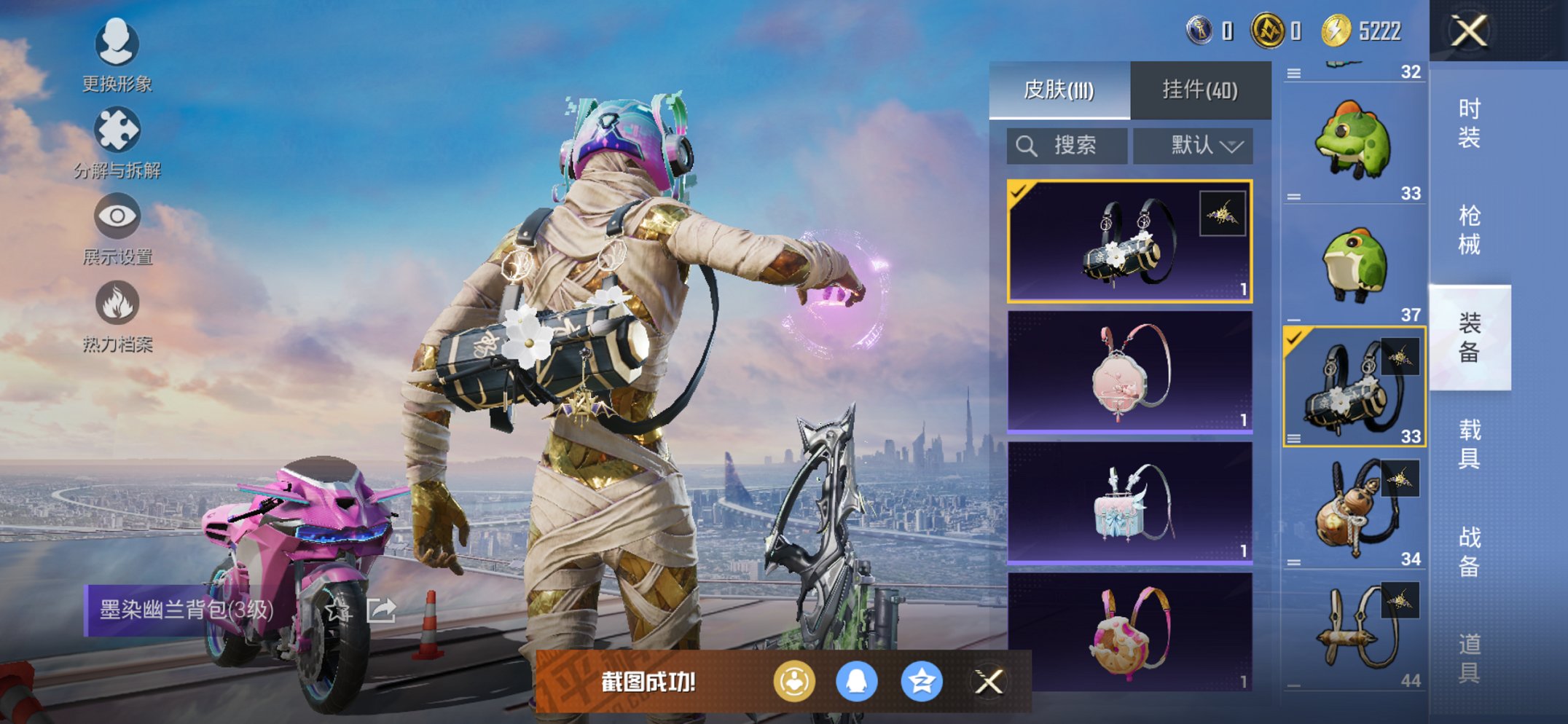Viewport: 1568px width, 724px height.
Task: Switch to 载具 vehicles category
Action: [1469, 444]
